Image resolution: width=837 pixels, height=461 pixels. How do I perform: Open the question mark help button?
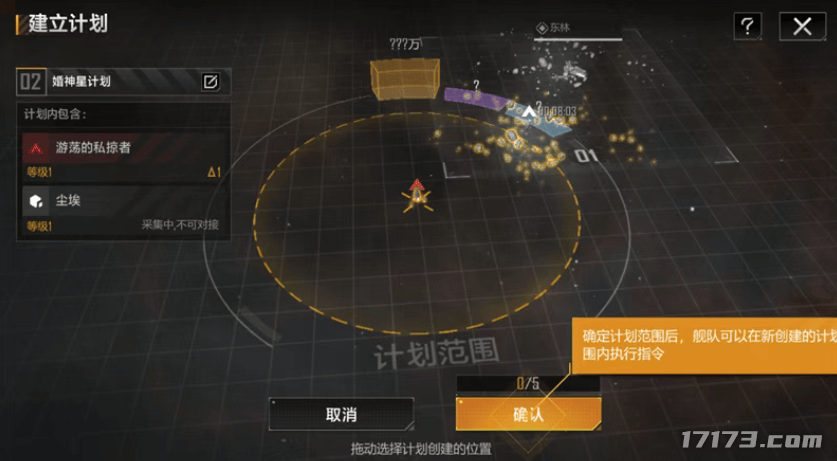pyautogui.click(x=747, y=26)
